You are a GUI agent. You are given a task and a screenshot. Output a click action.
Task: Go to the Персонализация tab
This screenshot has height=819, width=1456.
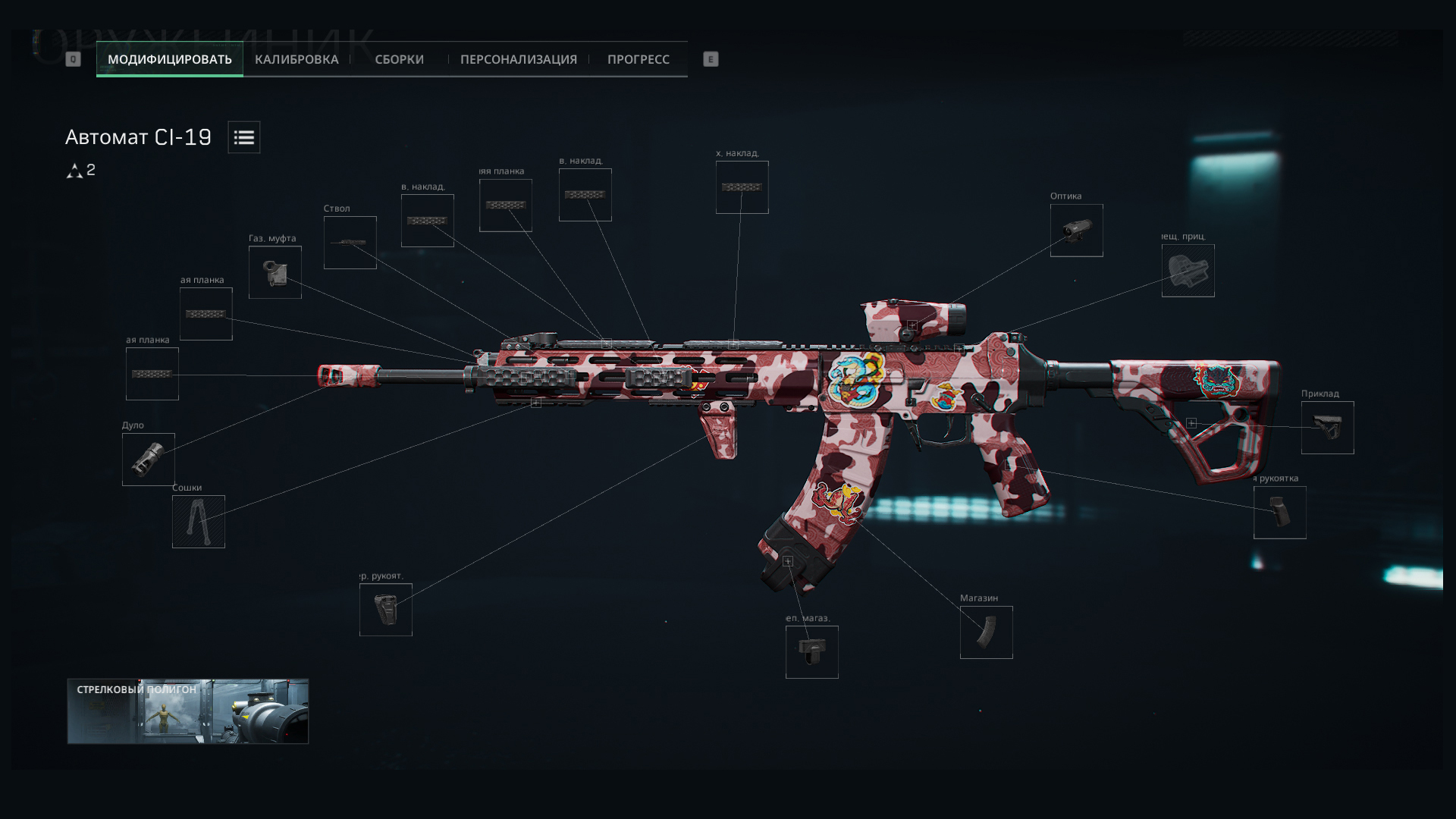point(518,59)
